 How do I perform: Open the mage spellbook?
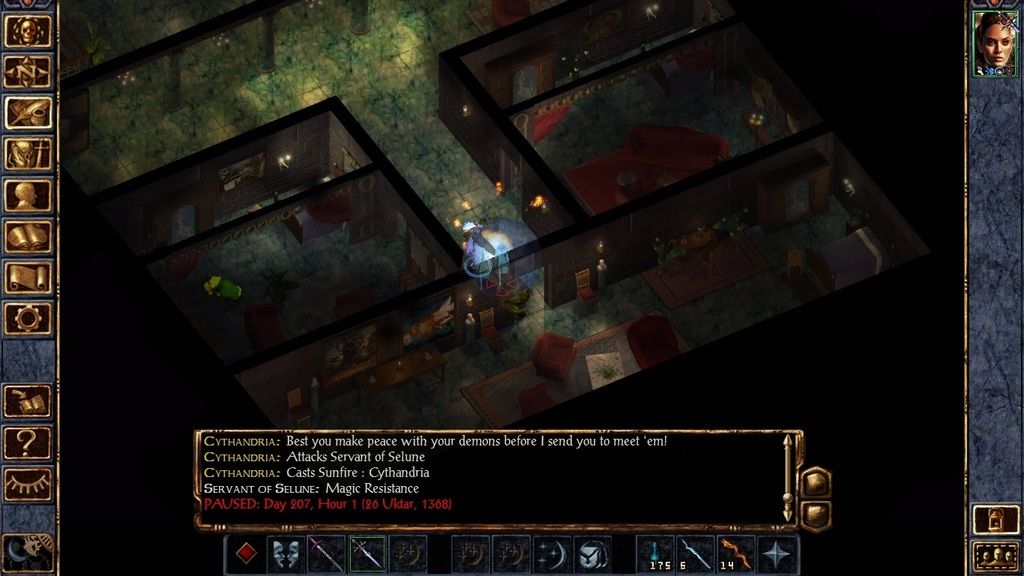[x=28, y=236]
